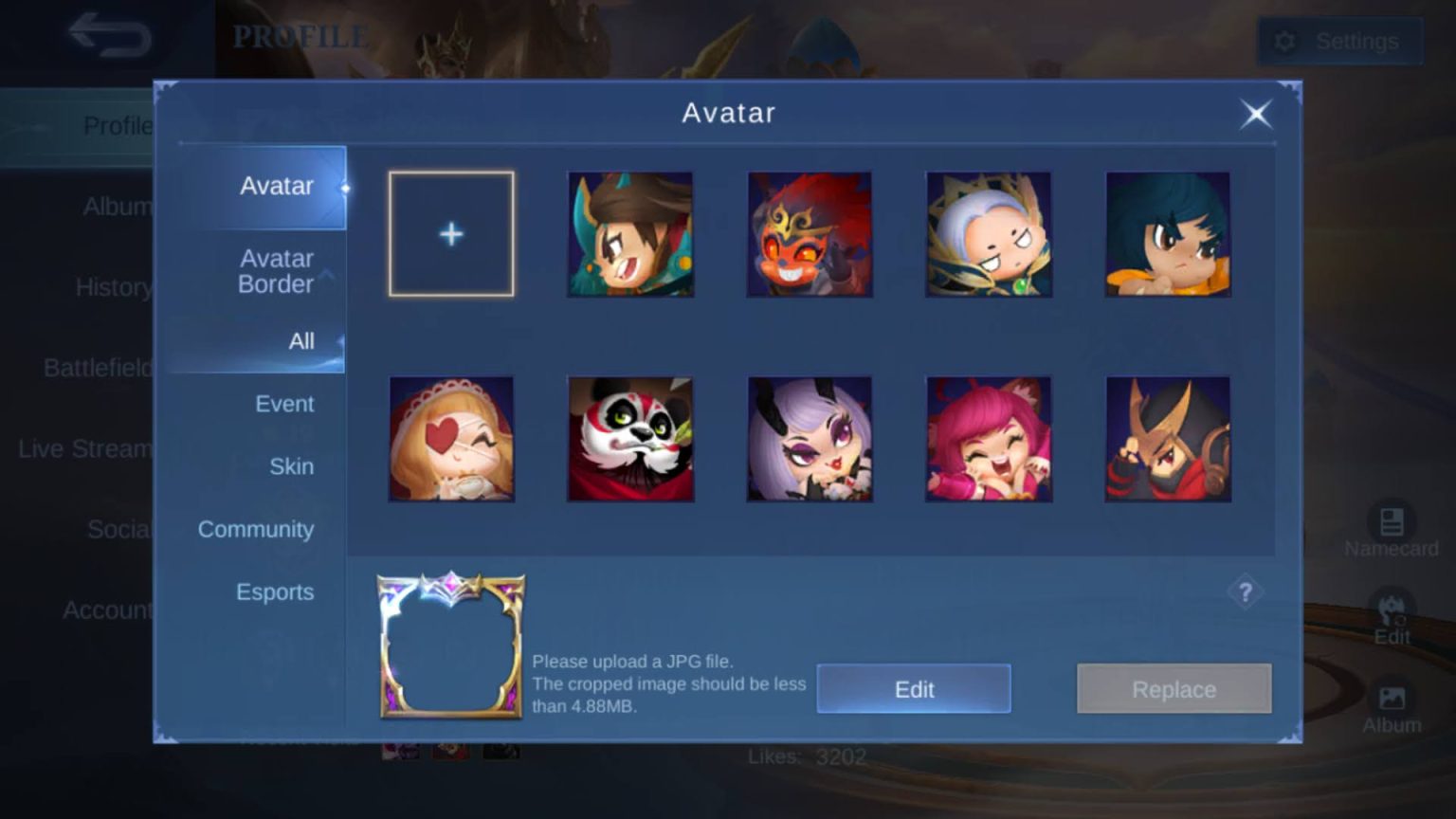Toggle the All category filter
1456x819 pixels.
coord(301,341)
